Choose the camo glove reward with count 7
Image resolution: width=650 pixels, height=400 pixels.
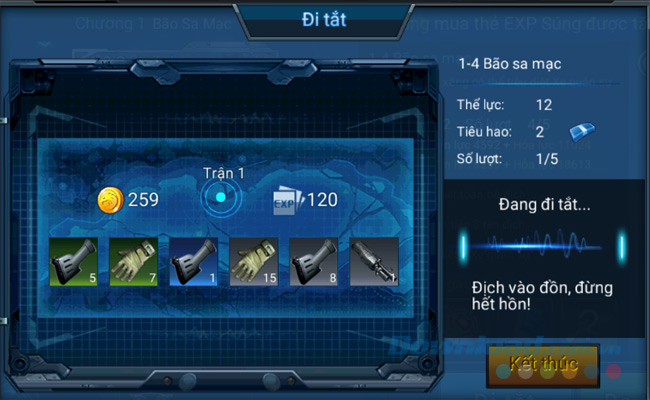coord(133,261)
